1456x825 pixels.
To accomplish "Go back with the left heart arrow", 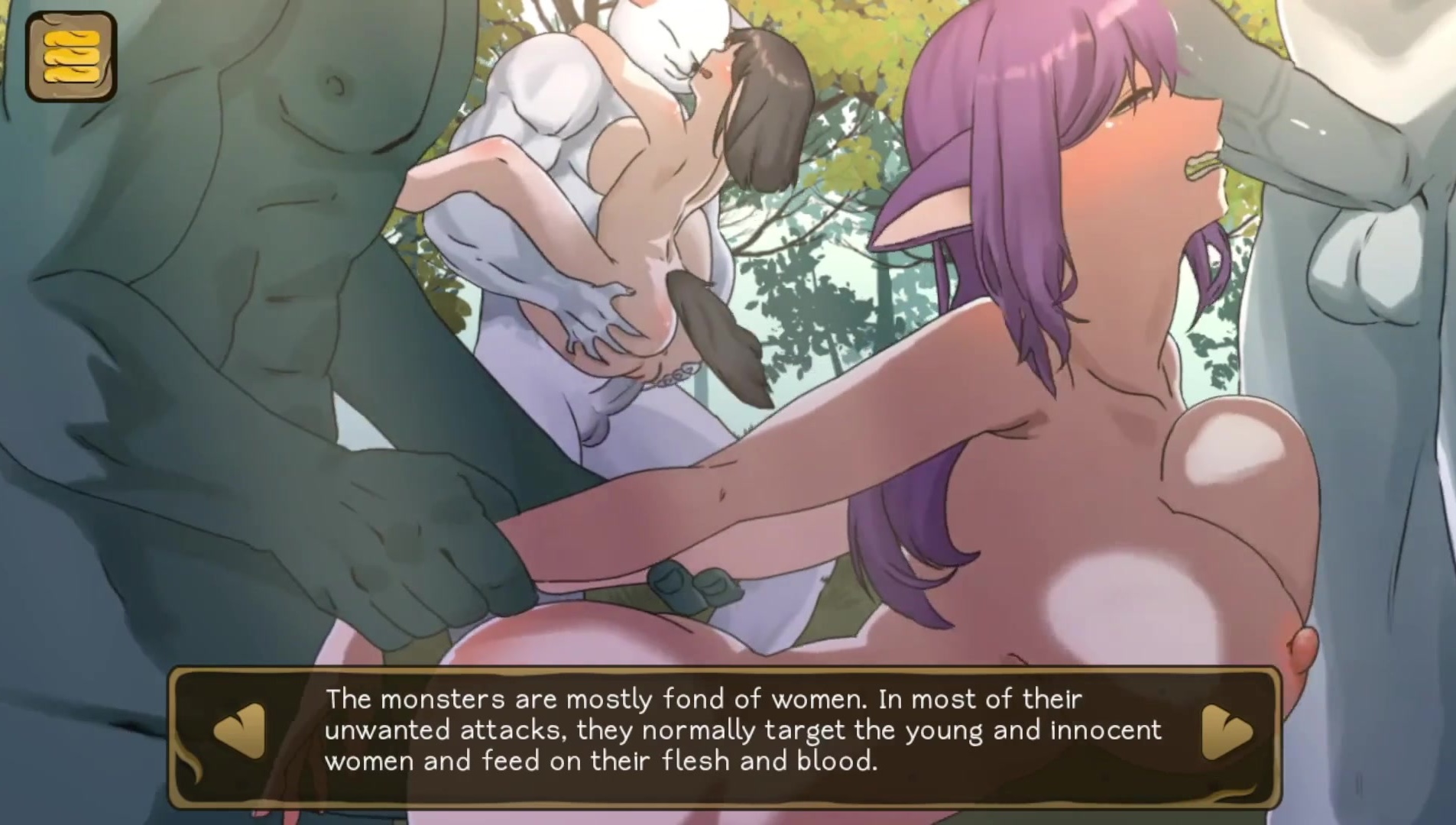I will [240, 731].
